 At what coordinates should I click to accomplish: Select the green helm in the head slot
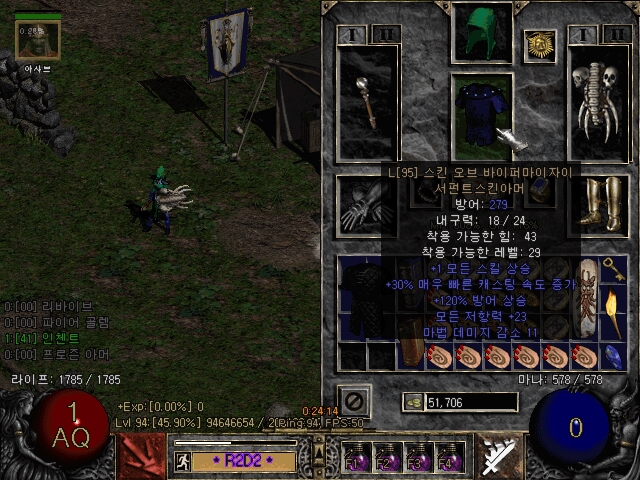(x=483, y=32)
